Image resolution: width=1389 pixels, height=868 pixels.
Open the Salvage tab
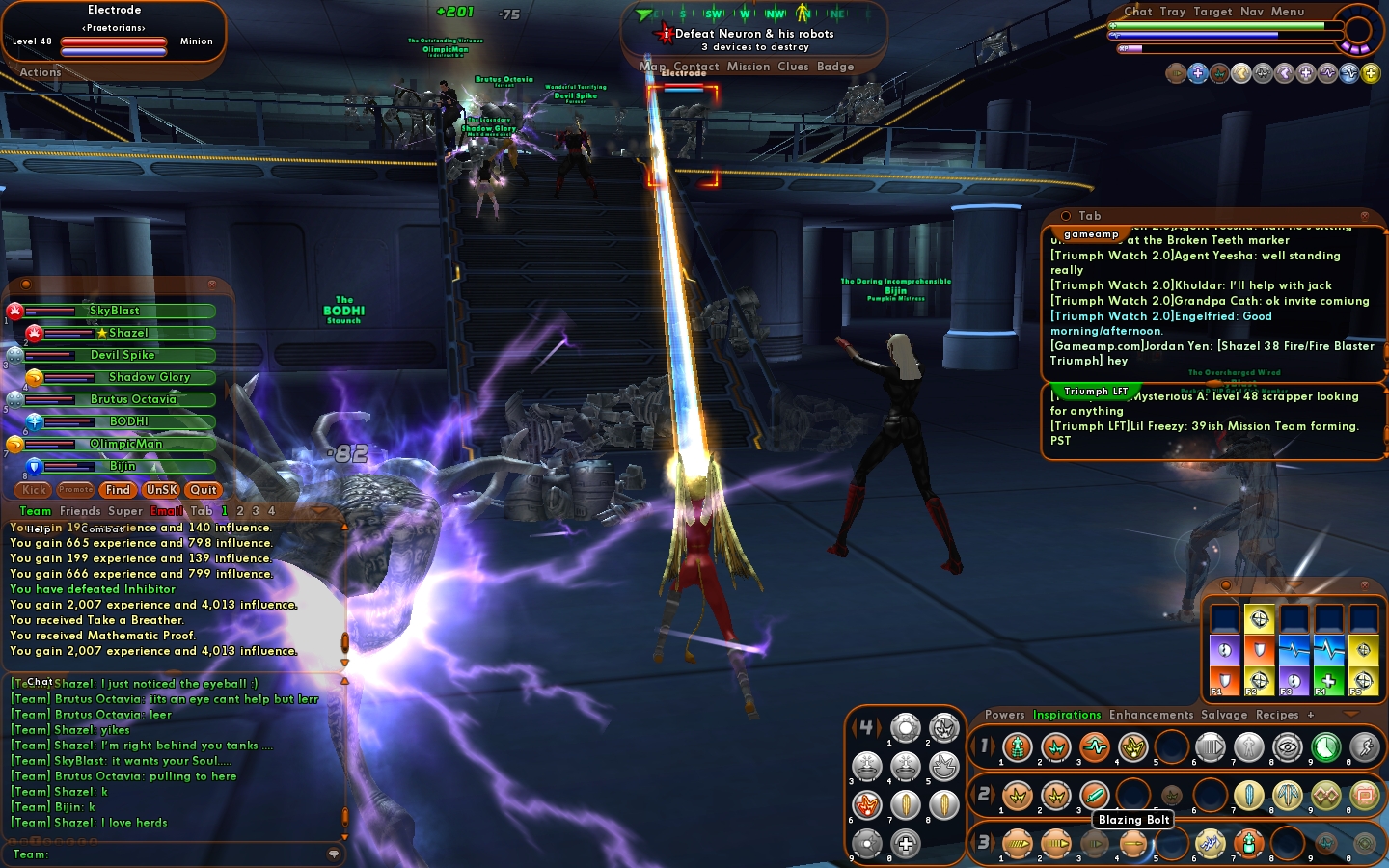pos(1224,715)
